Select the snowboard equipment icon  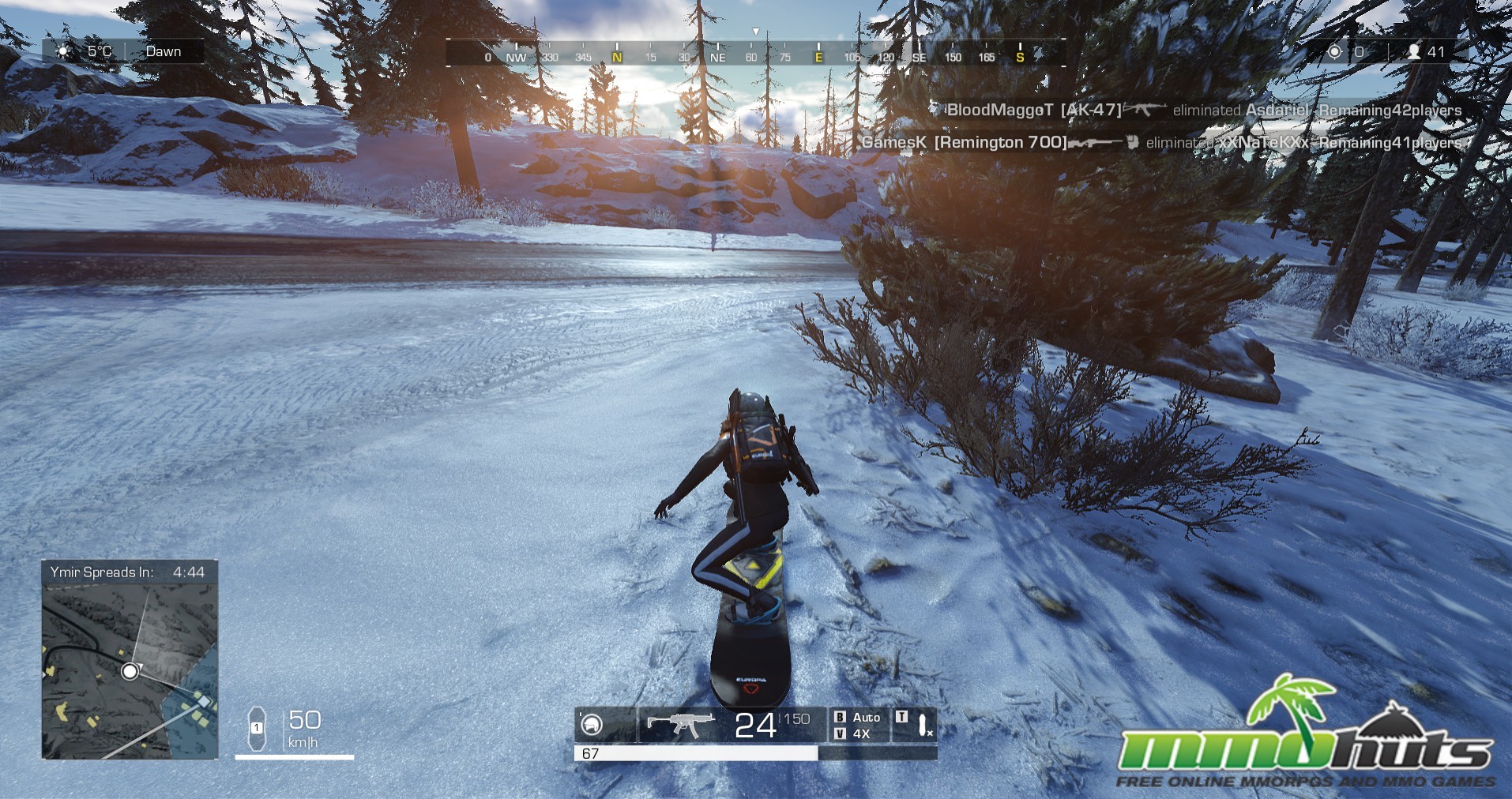(921, 724)
